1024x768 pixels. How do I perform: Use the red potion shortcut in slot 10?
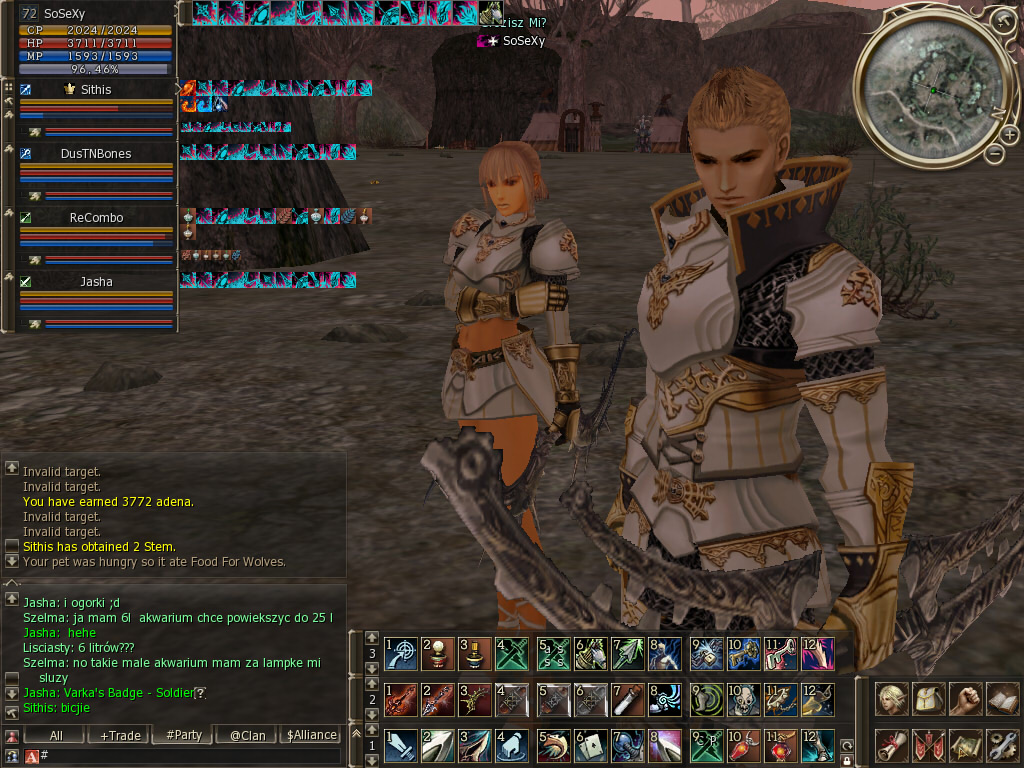pos(740,745)
